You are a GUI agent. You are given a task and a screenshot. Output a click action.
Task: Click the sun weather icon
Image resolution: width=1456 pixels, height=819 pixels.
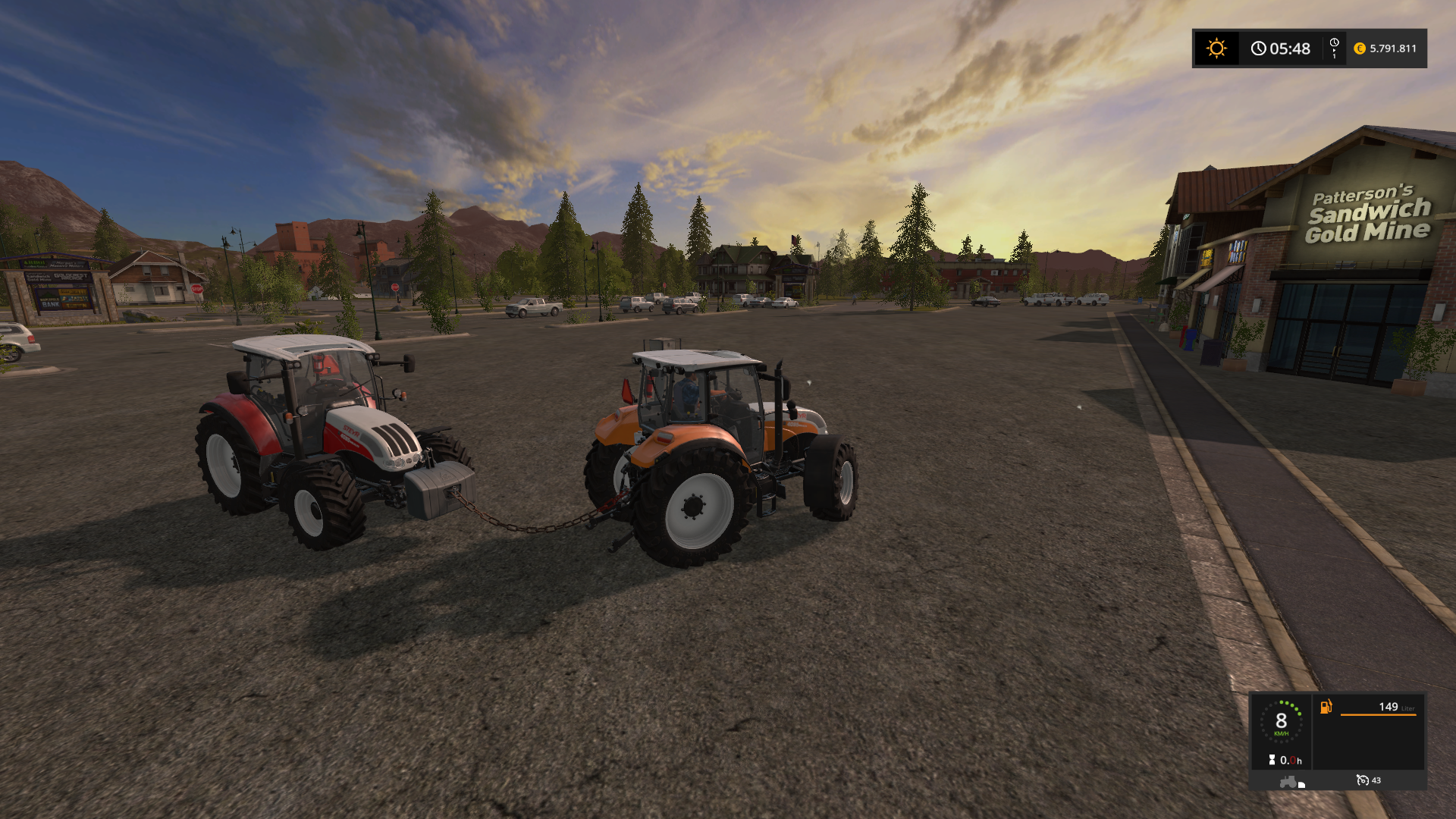click(x=1216, y=49)
